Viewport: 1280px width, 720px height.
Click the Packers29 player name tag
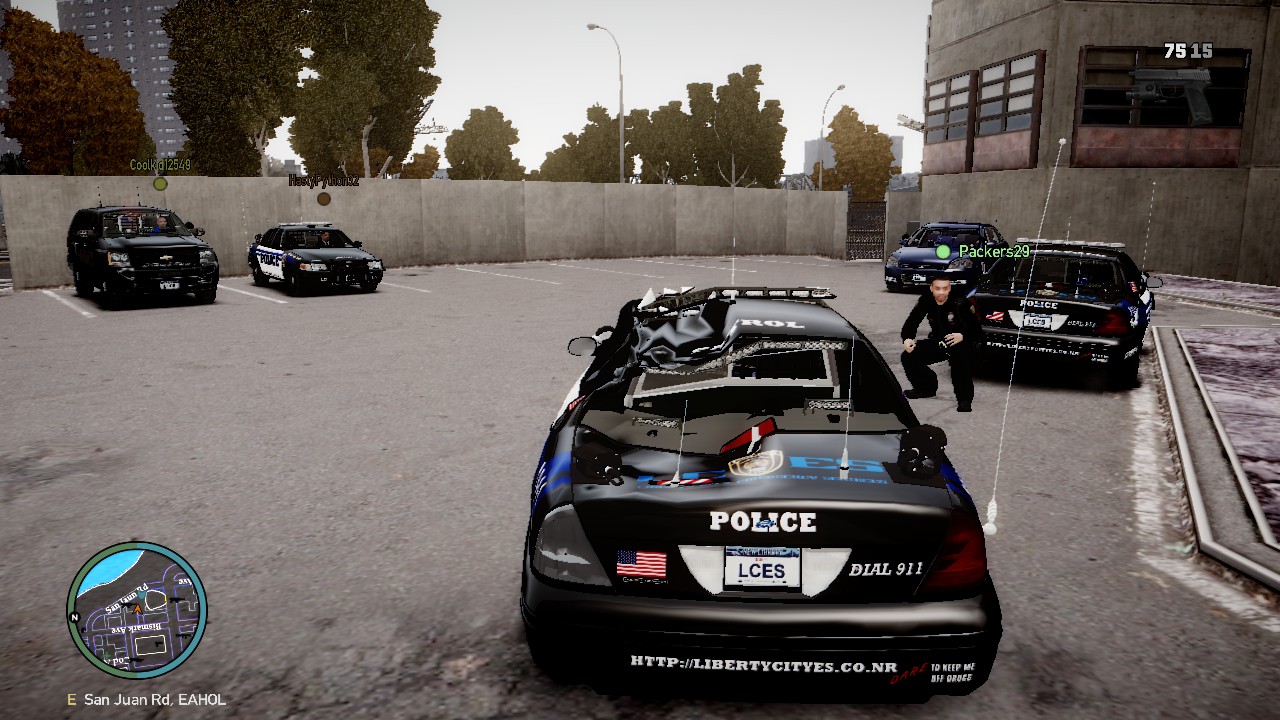tap(993, 251)
